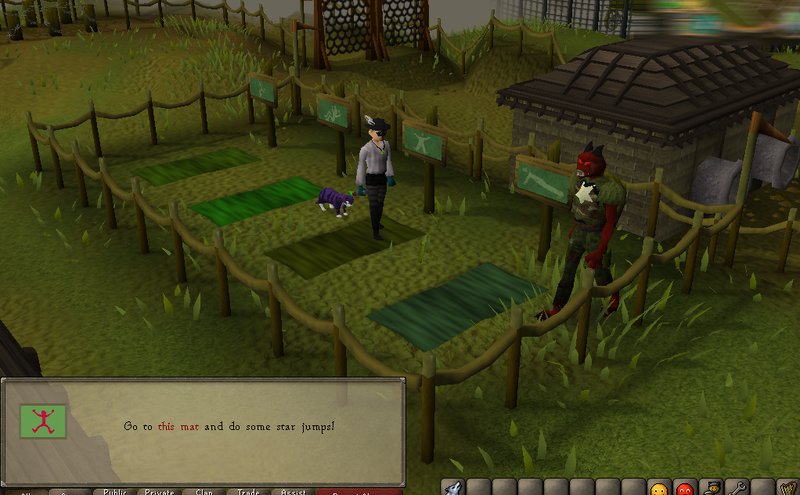Switch to the Clan chat tab
The height and width of the screenshot is (495, 800).
coord(204,491)
